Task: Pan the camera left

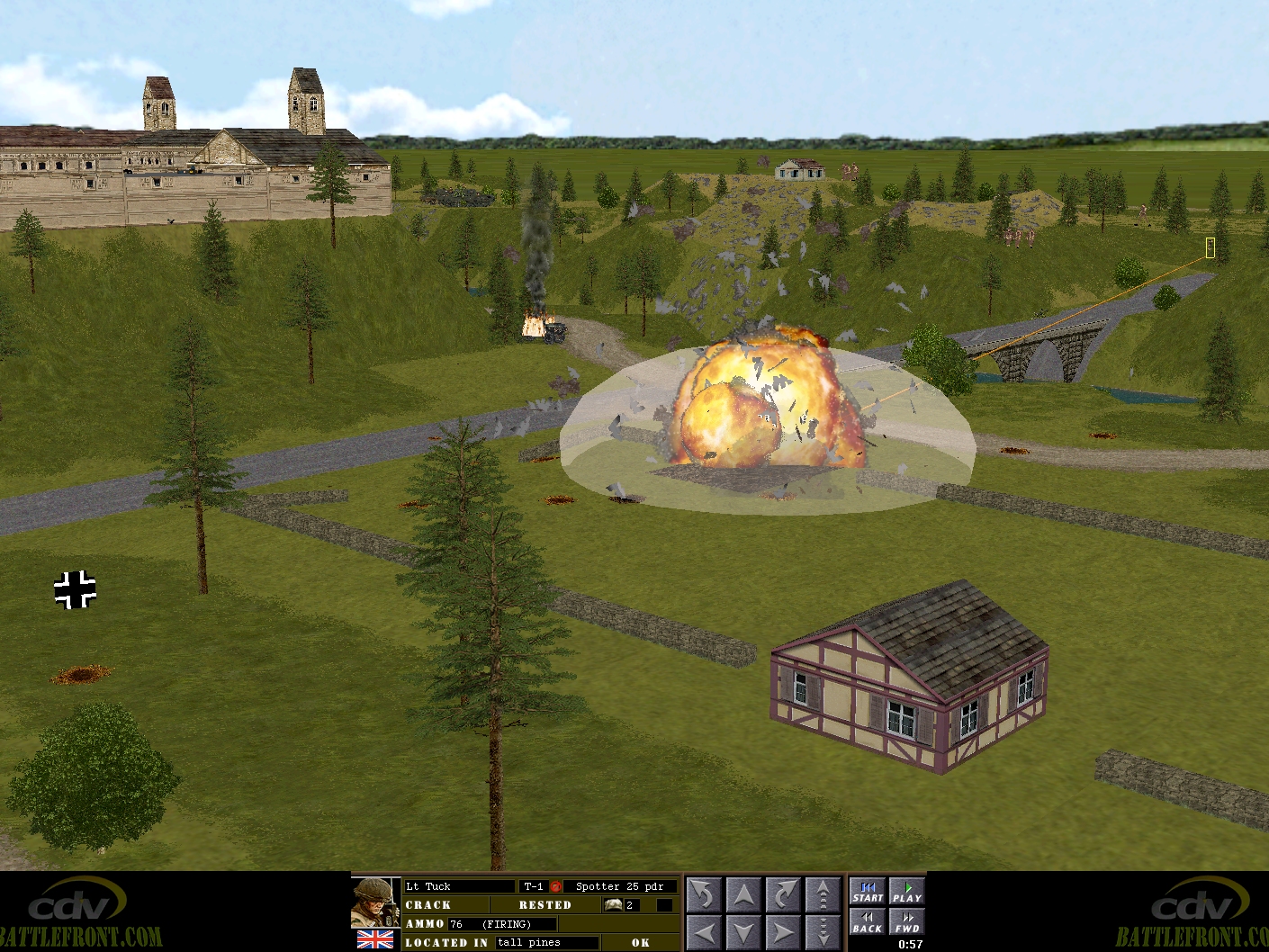Action: [x=705, y=932]
